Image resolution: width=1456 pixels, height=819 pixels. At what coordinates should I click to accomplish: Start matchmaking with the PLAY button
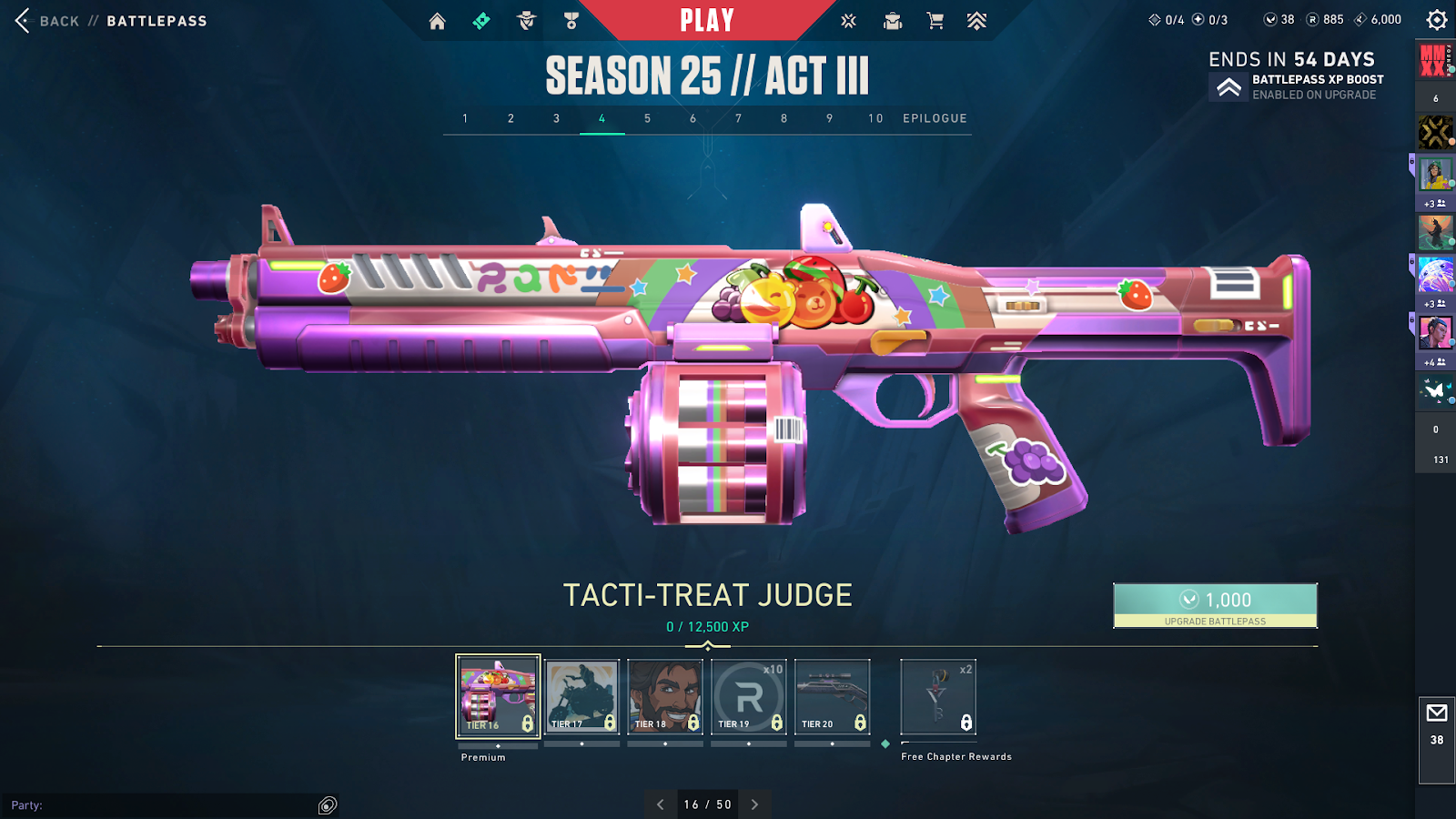[x=707, y=20]
